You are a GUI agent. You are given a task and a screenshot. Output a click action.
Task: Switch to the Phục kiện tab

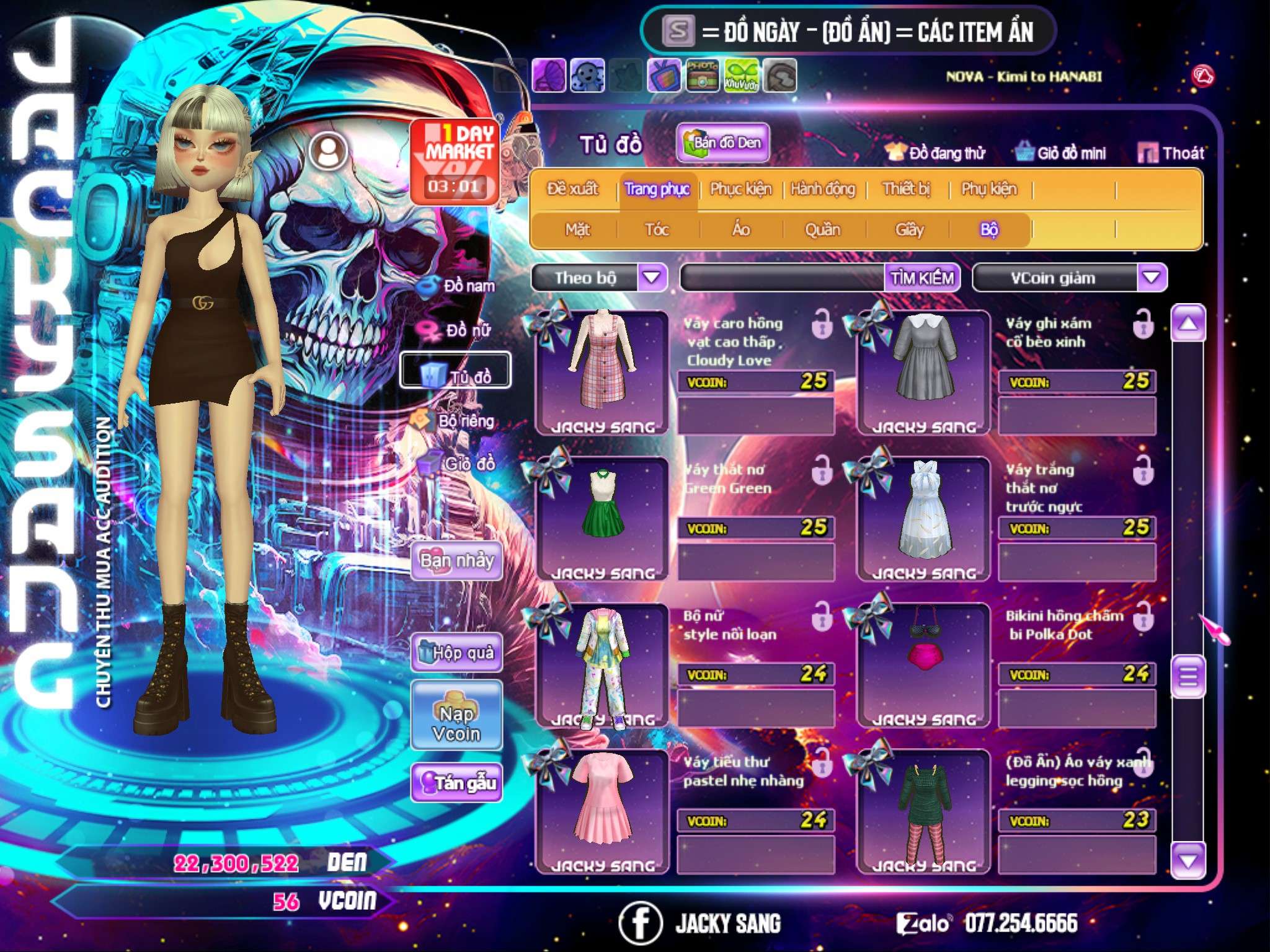[x=741, y=189]
